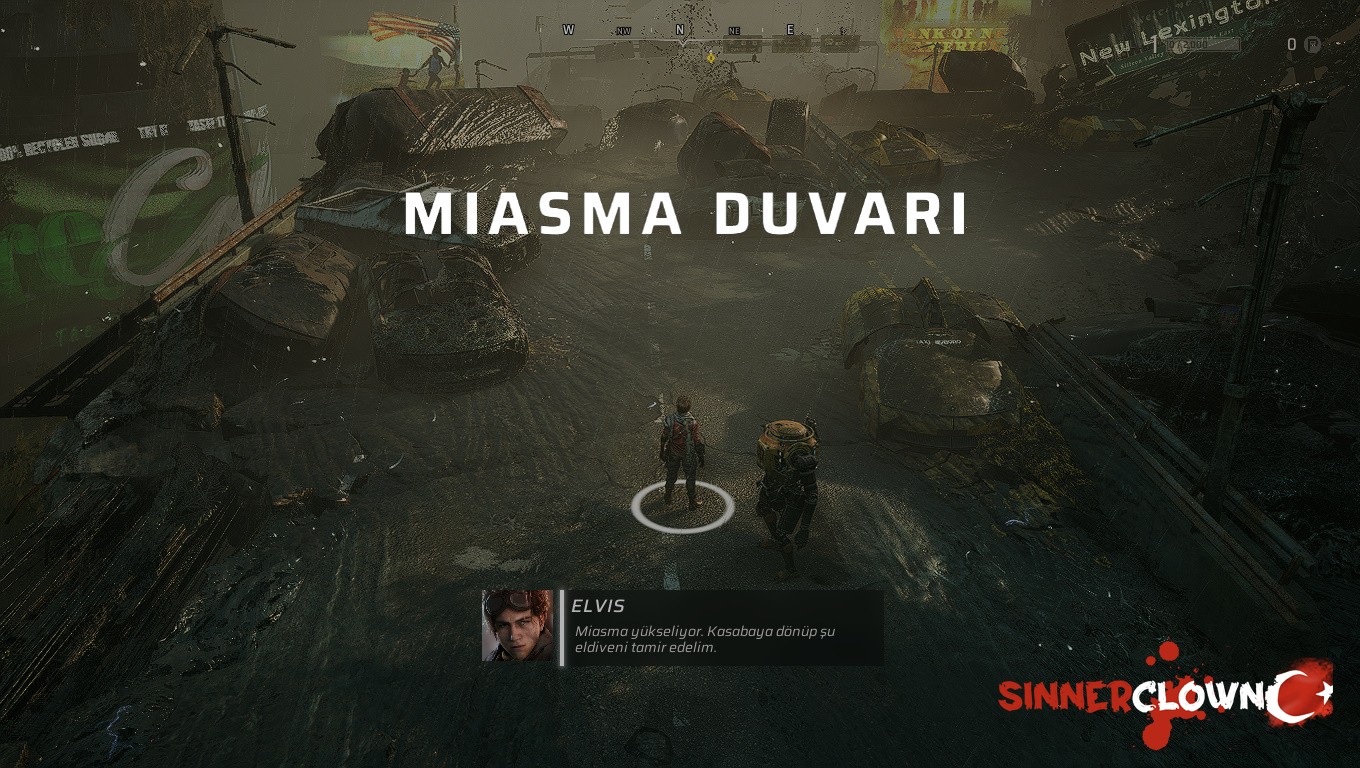Click the compass heading strip
This screenshot has height=768, width=1360.
click(700, 33)
